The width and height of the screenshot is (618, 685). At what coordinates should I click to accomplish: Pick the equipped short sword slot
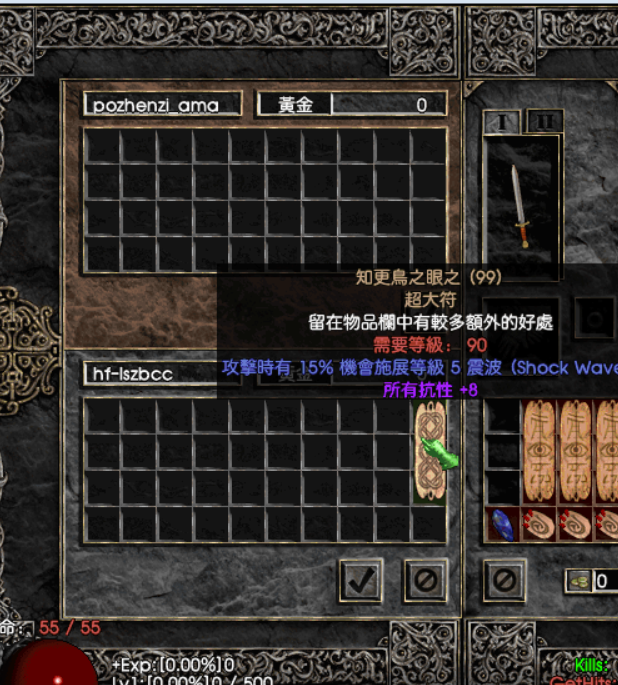(519, 206)
